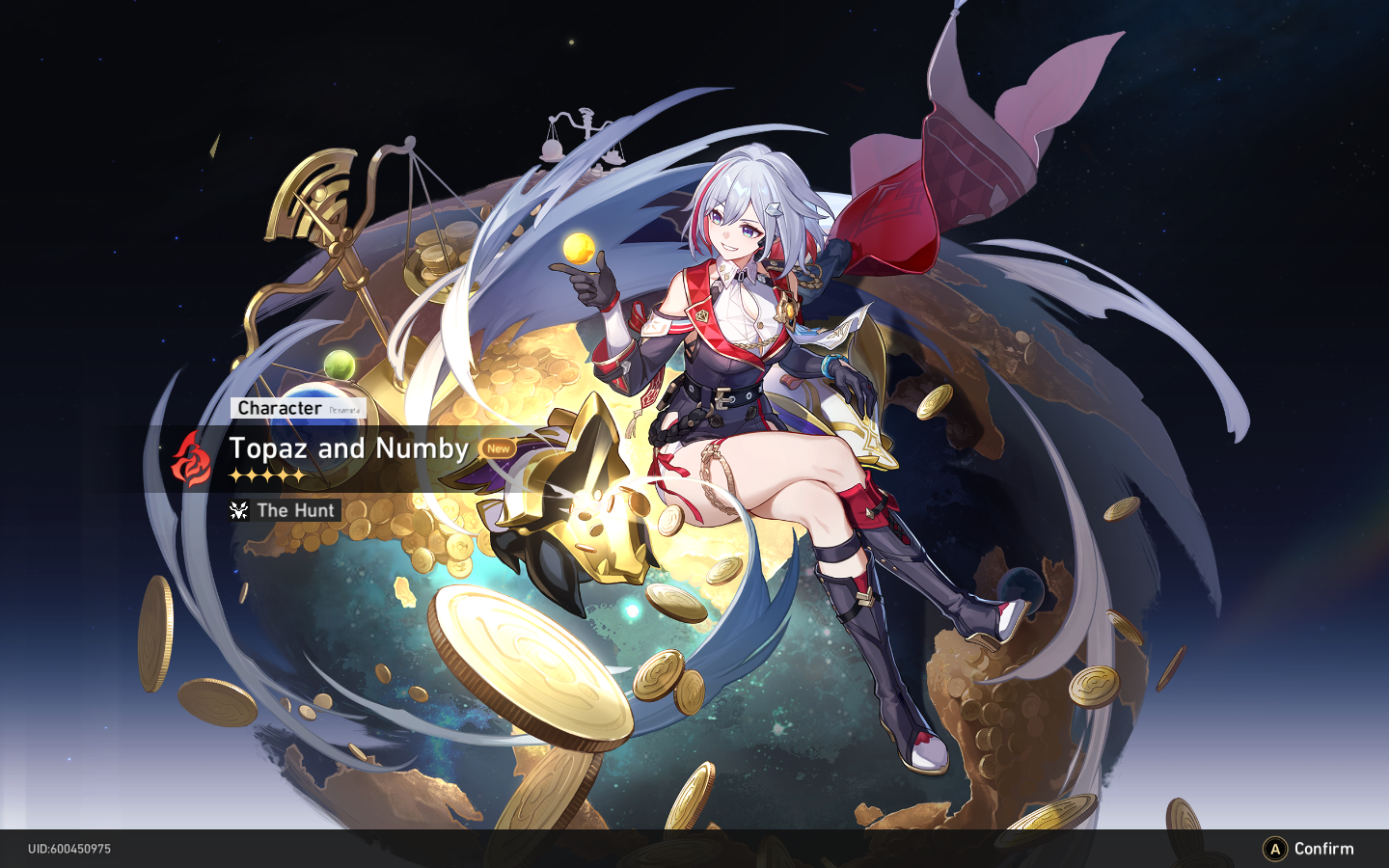
Task: Click the A button prompt near Confirm
Action: pos(1275,849)
